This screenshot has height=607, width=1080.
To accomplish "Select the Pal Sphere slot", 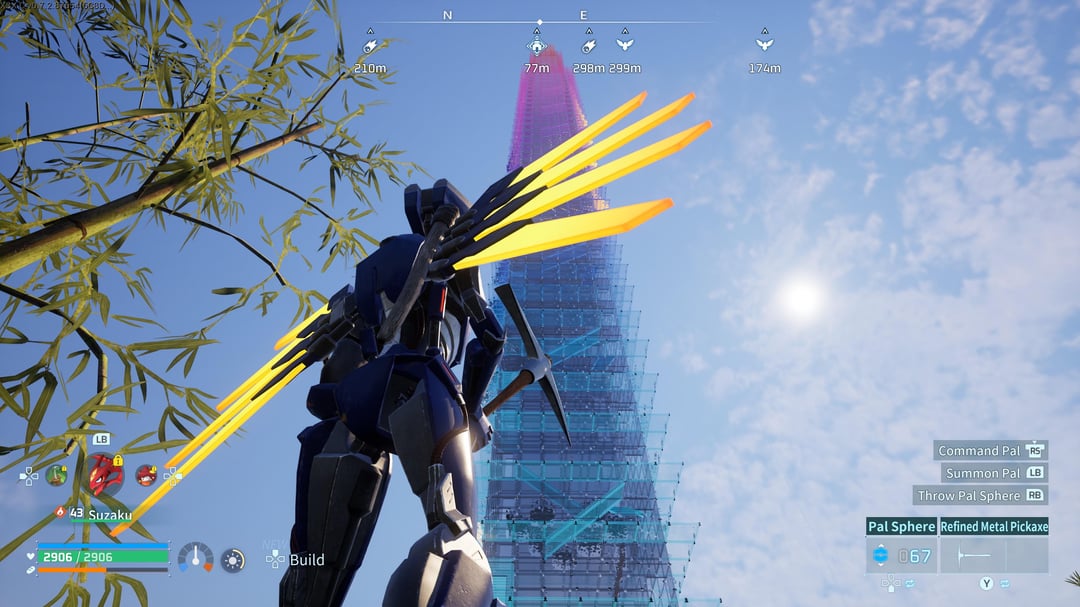I will click(901, 555).
